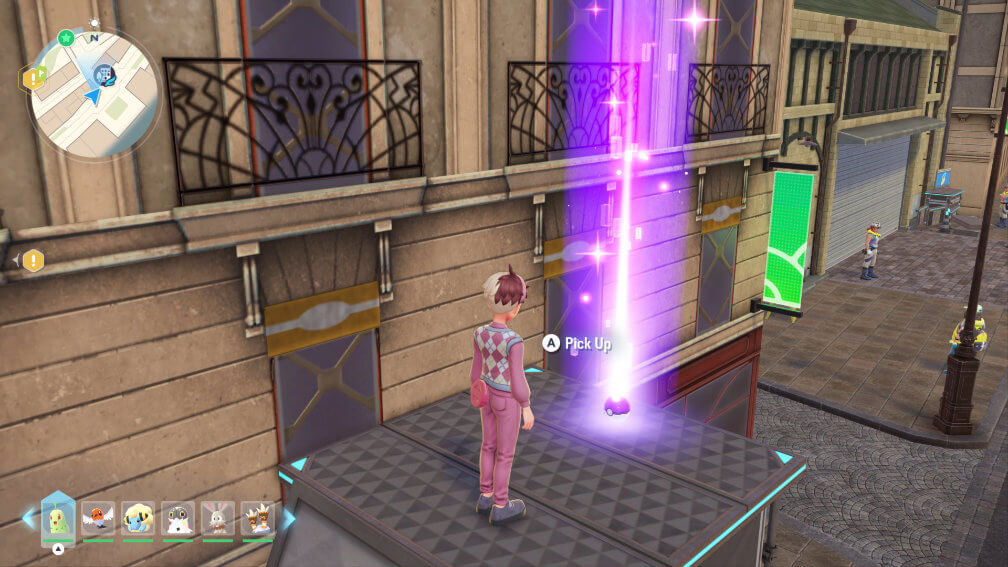Select the blue building marker on minimap
The height and width of the screenshot is (567, 1008).
click(102, 73)
